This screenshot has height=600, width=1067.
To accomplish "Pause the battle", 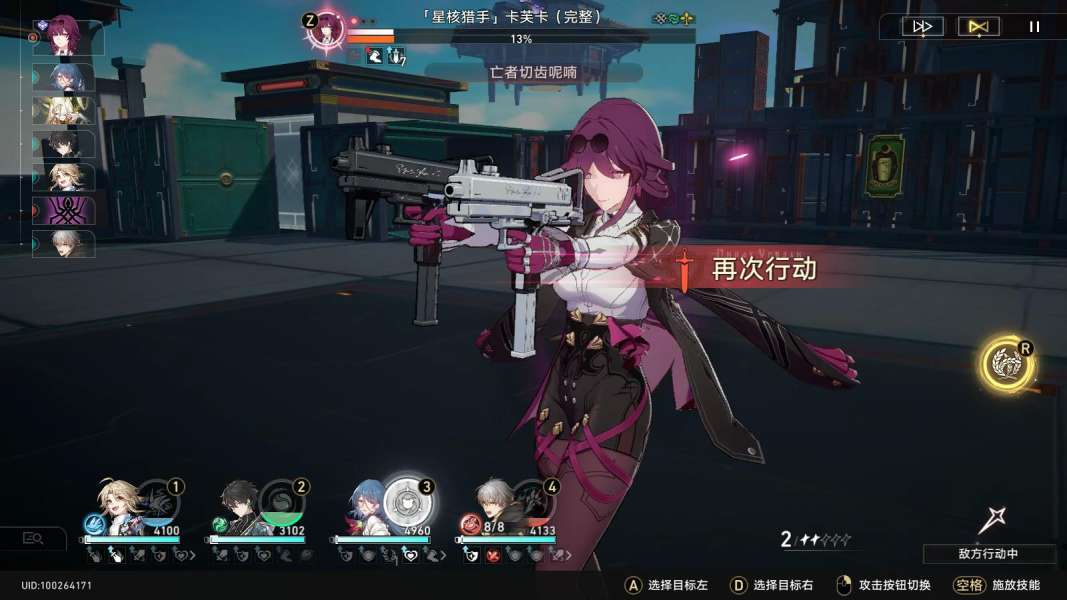I will pos(1034,27).
